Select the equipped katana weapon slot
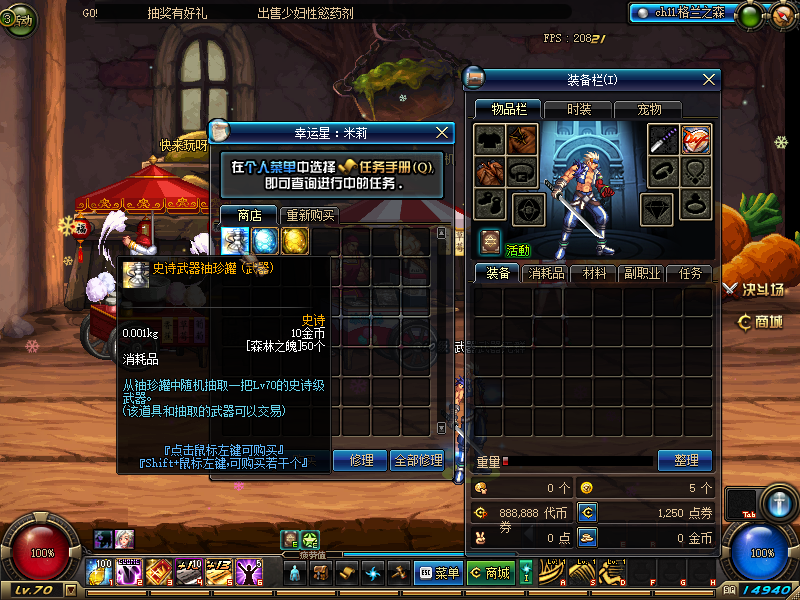This screenshot has width=800, height=600. tap(664, 140)
